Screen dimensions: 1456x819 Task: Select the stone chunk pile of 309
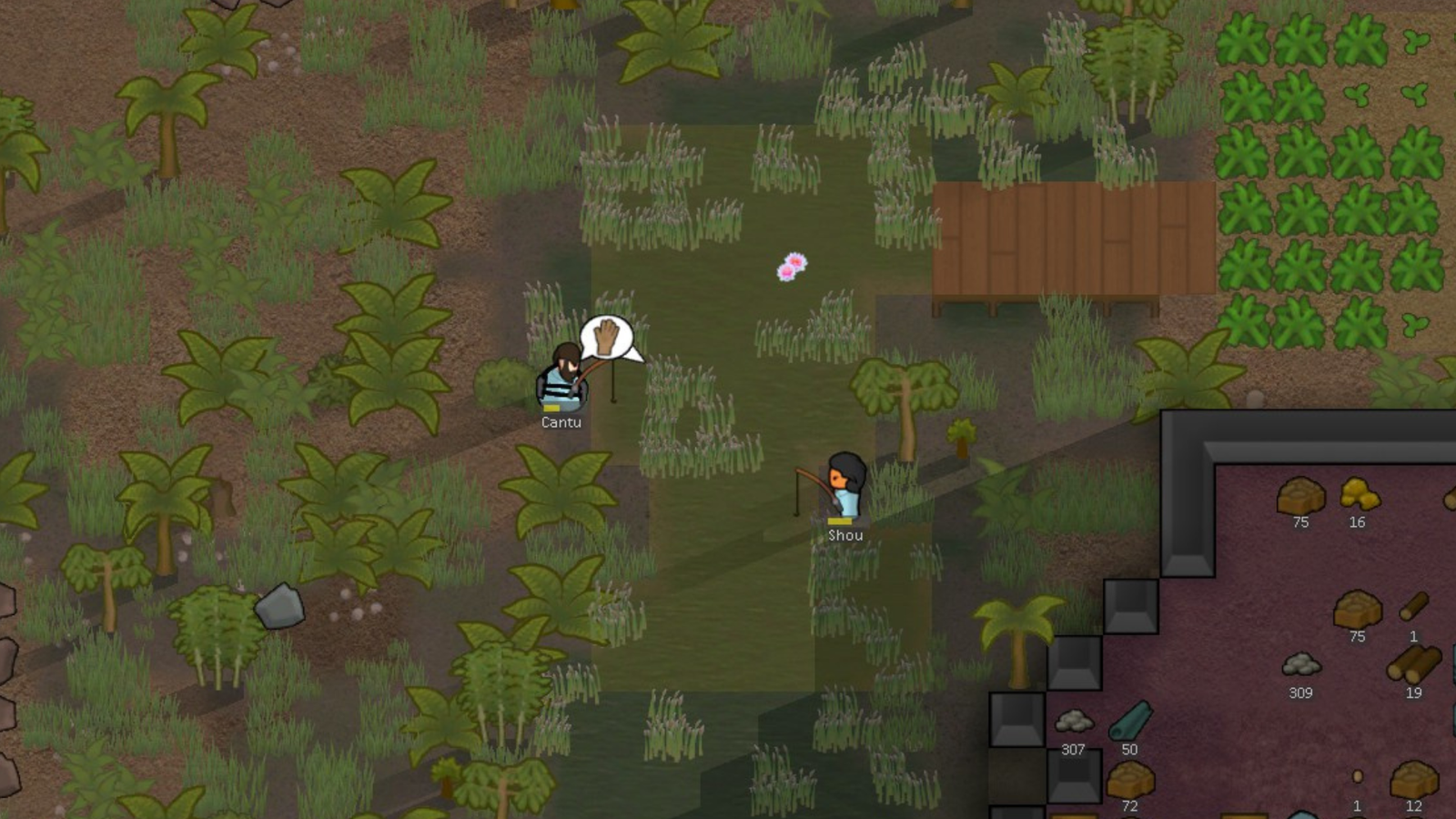[x=1301, y=664]
